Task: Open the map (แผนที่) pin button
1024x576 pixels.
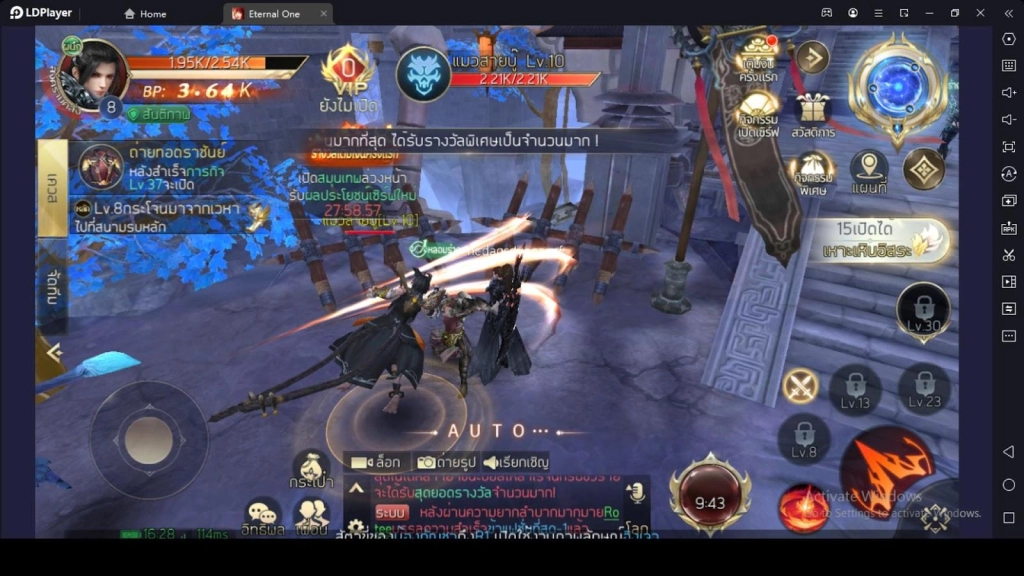Action: tap(868, 172)
